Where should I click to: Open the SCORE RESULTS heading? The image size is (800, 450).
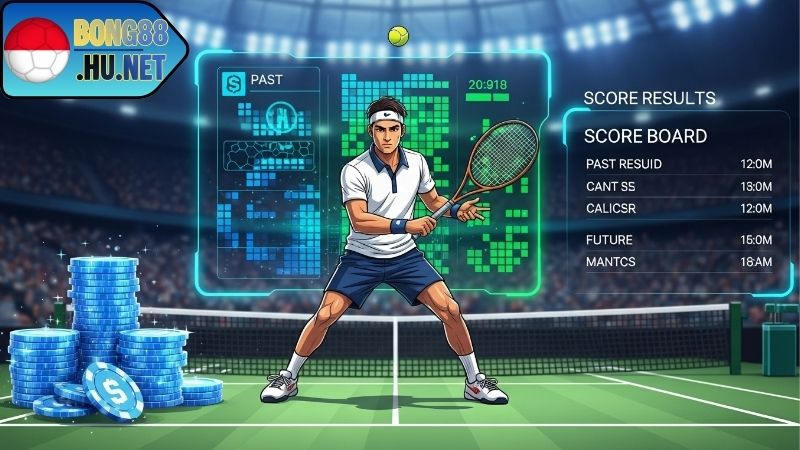649,98
